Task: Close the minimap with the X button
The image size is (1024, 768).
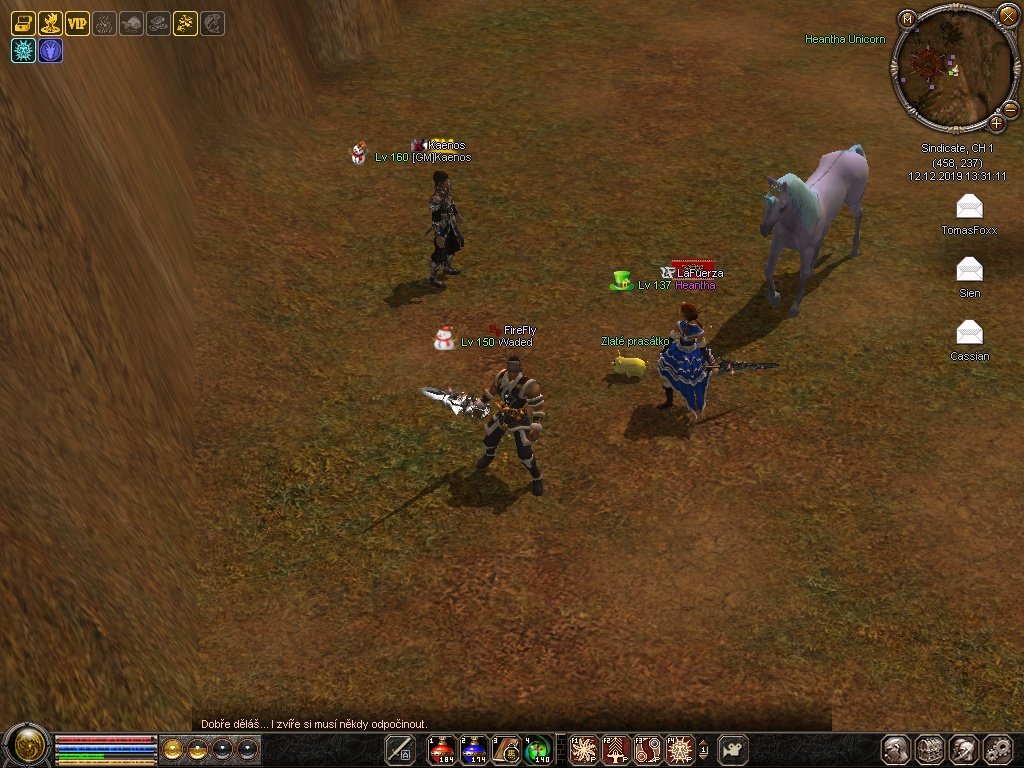Action: point(1008,15)
